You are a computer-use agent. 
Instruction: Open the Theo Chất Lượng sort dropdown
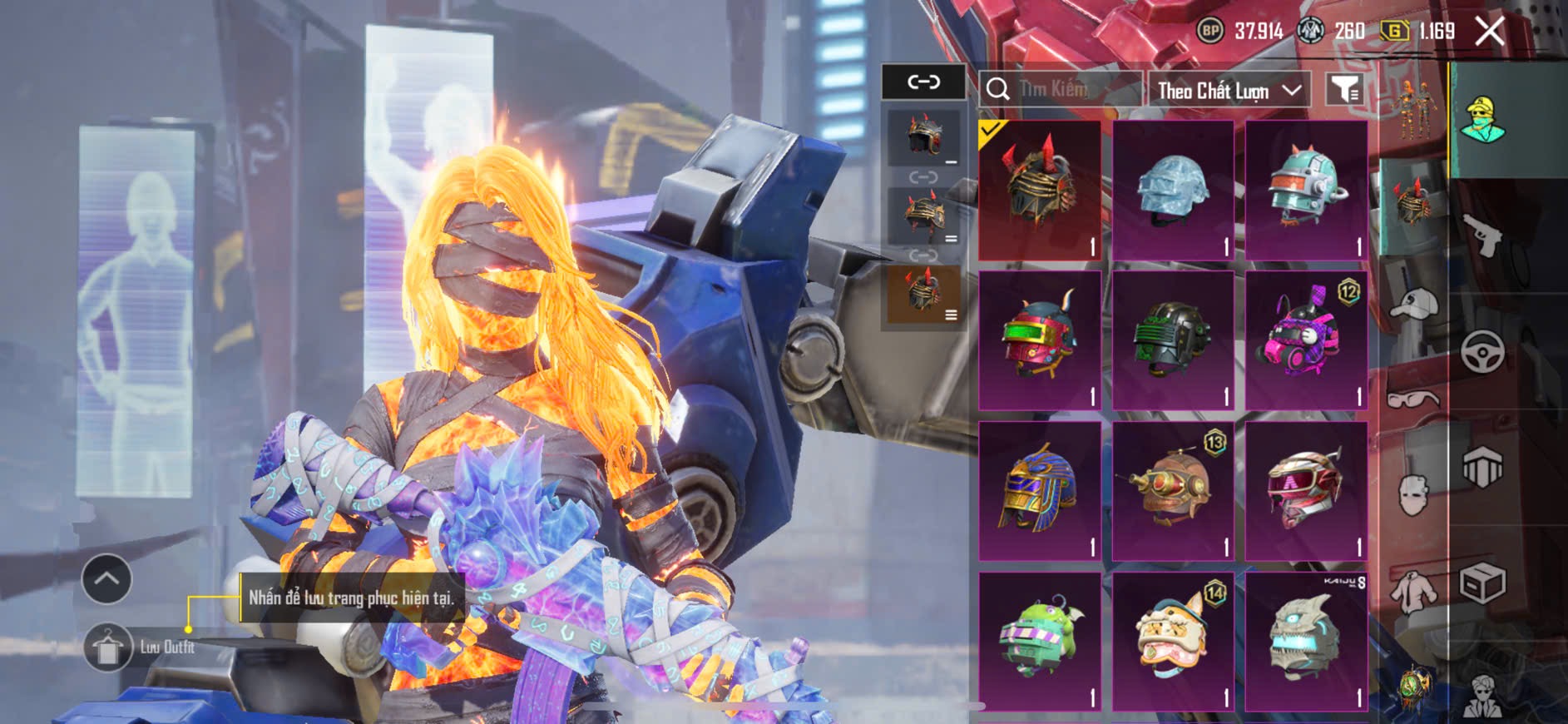click(x=1228, y=90)
